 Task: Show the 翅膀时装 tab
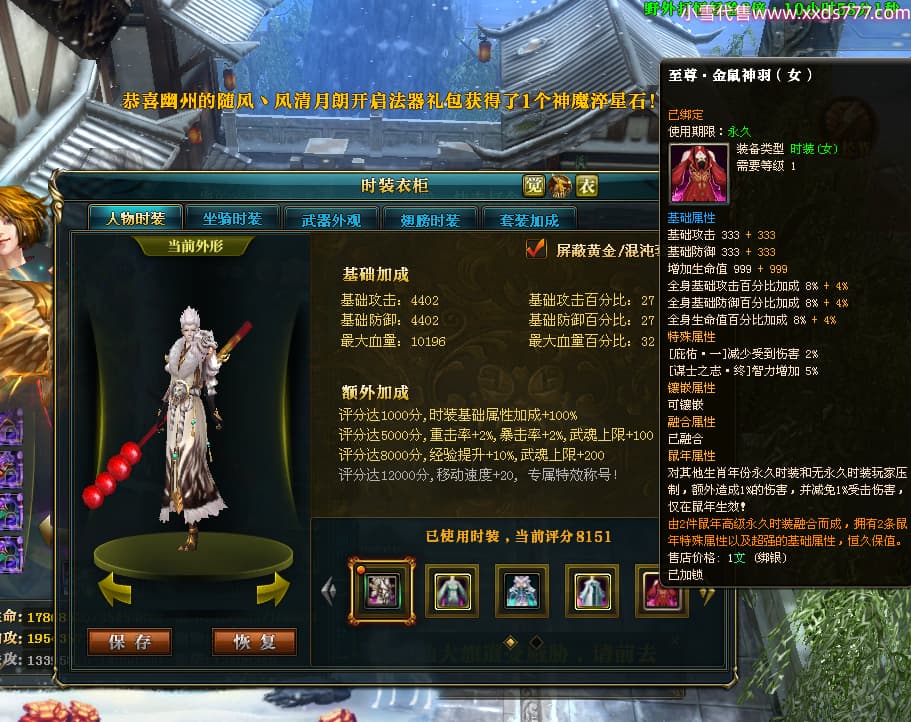click(430, 220)
